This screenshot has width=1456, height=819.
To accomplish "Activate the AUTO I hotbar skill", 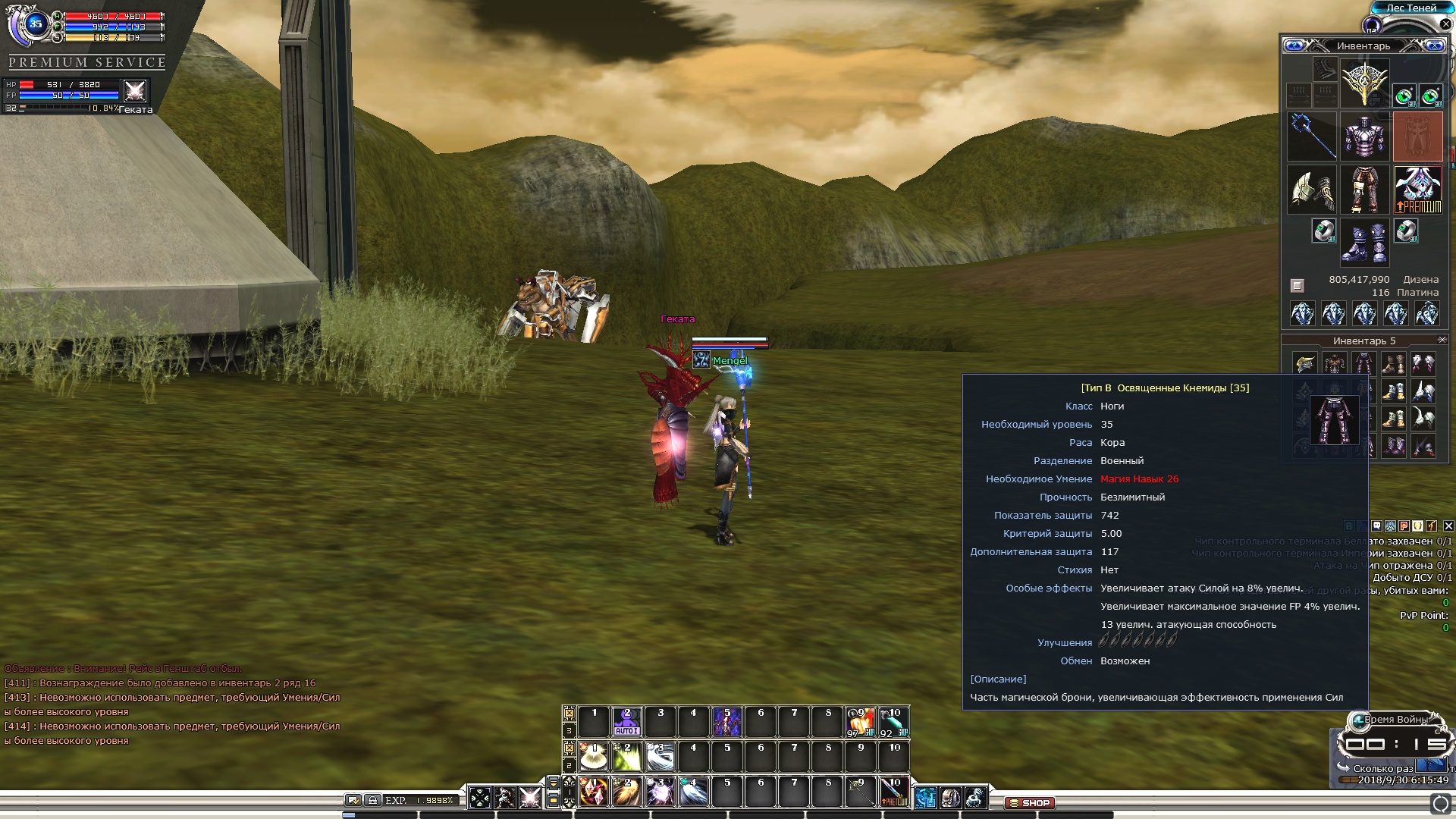I will [626, 722].
